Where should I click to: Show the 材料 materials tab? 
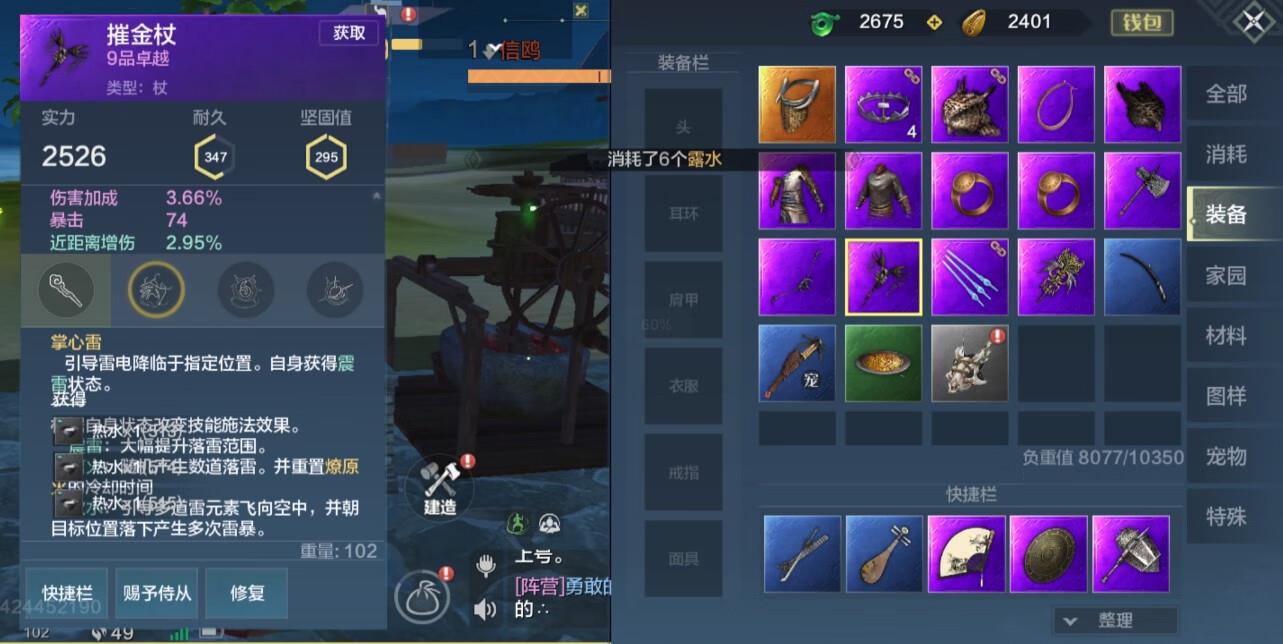tap(1226, 336)
